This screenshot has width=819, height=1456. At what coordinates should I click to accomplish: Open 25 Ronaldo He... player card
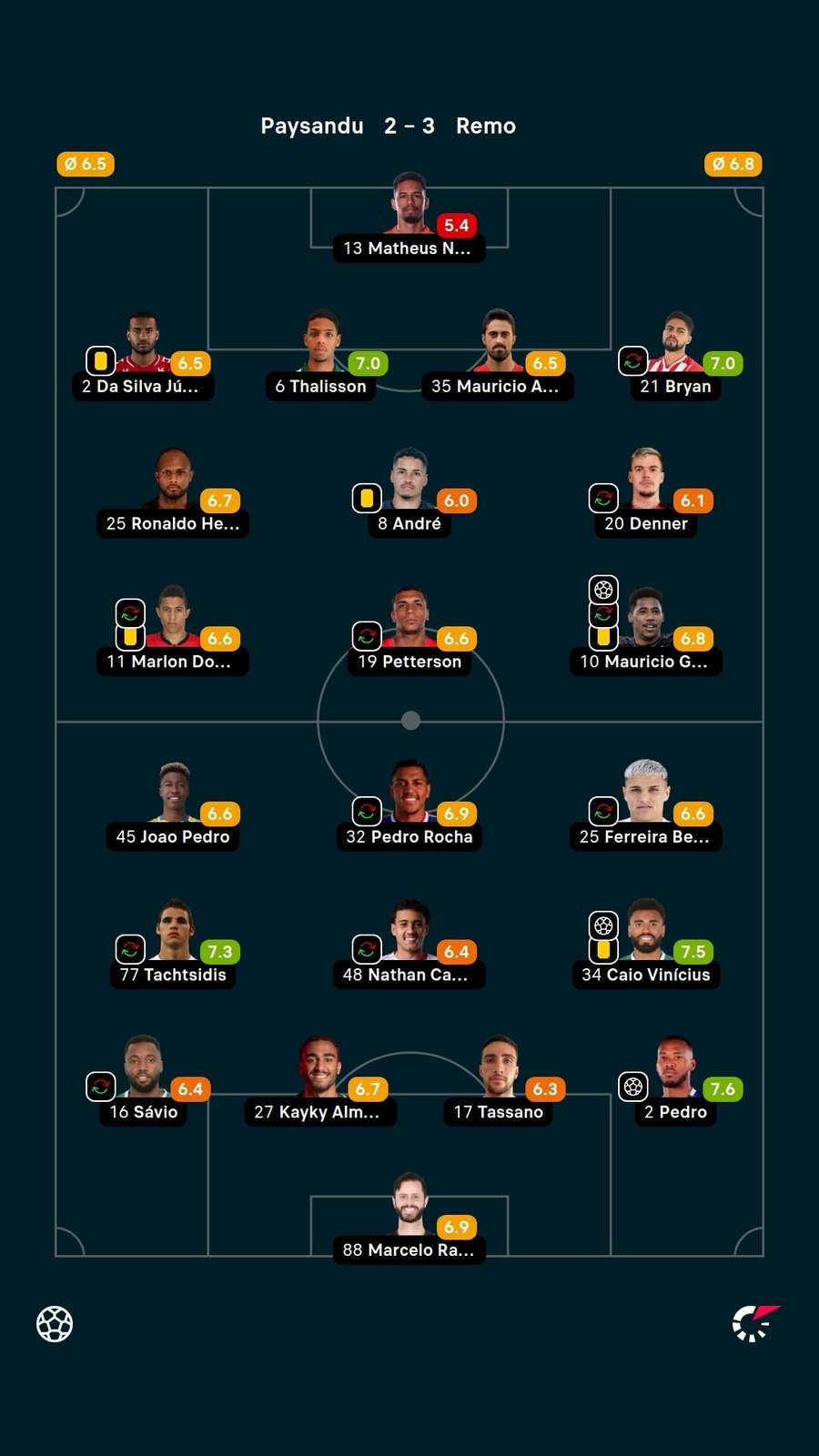click(x=173, y=494)
